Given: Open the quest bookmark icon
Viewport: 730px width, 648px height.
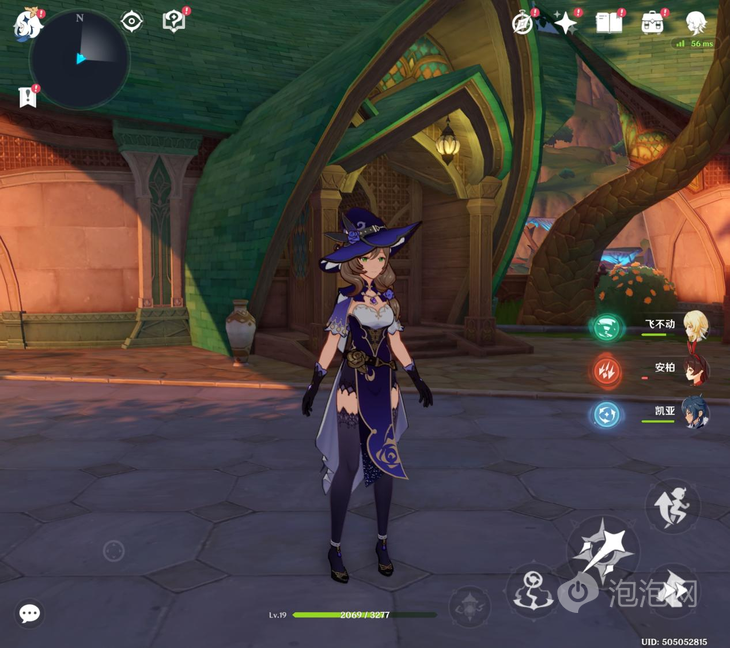Looking at the screenshot, I should click(27, 97).
